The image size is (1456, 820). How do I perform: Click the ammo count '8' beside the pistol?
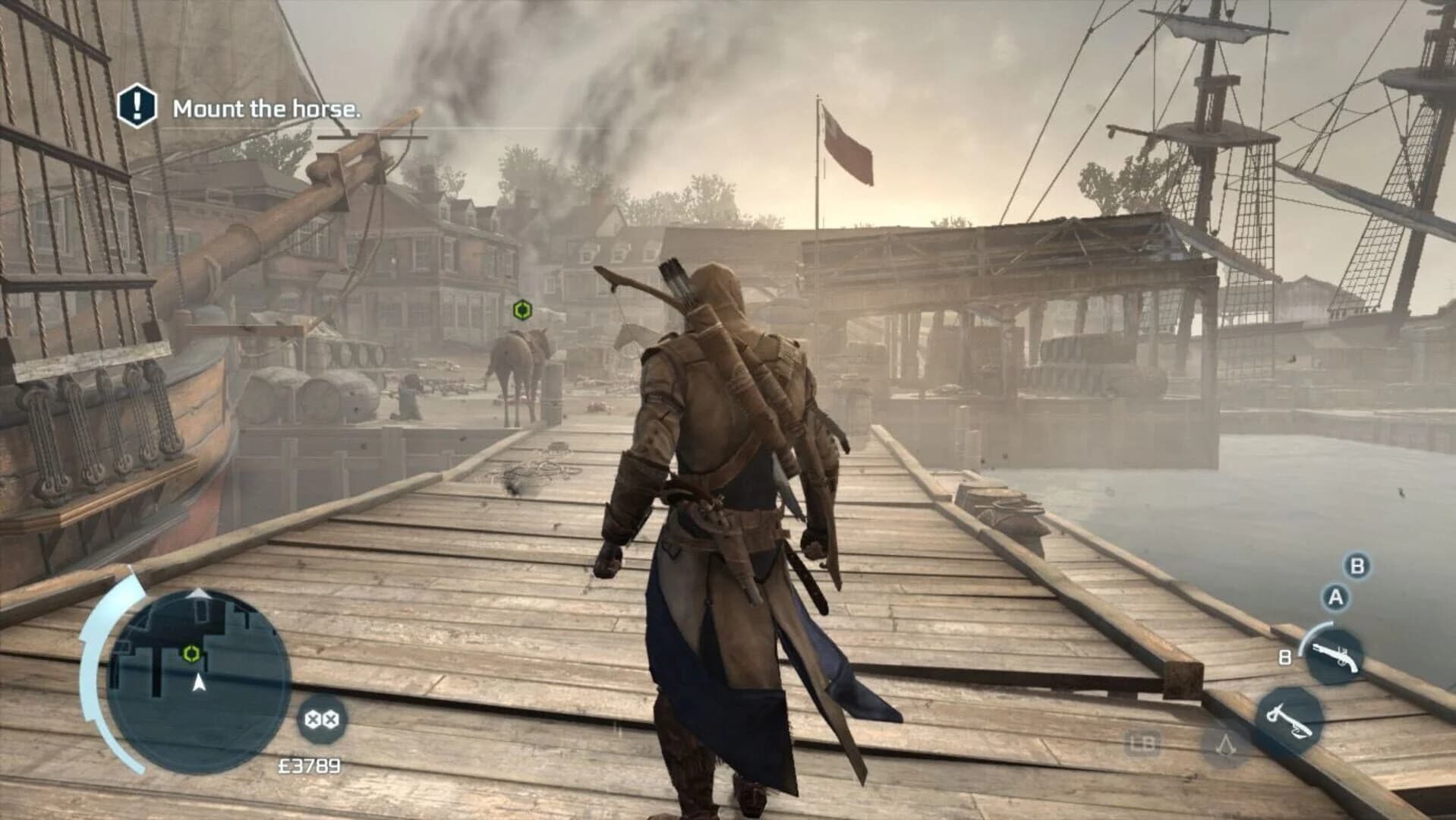(x=1284, y=657)
